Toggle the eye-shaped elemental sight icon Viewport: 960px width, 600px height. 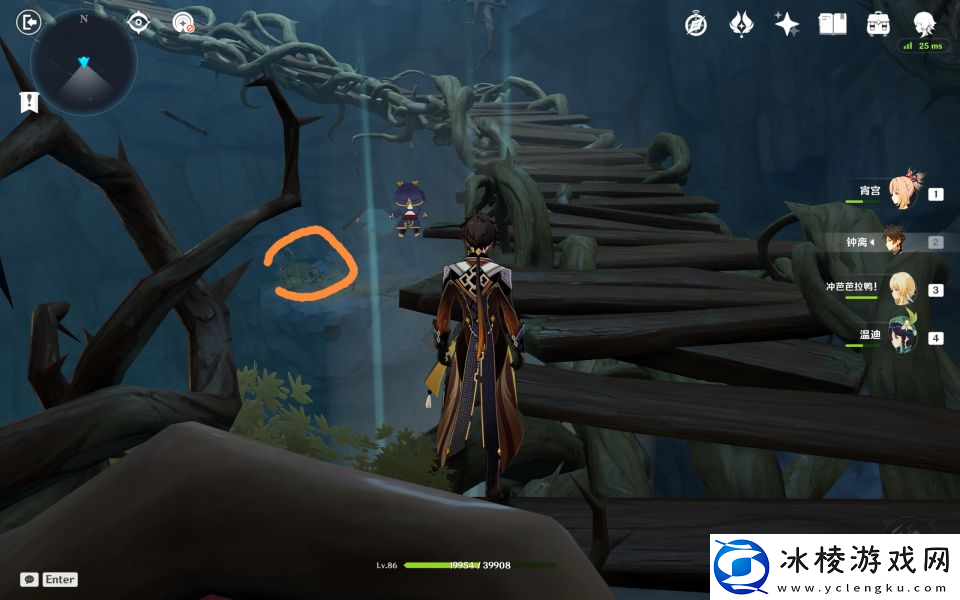pyautogui.click(x=138, y=22)
